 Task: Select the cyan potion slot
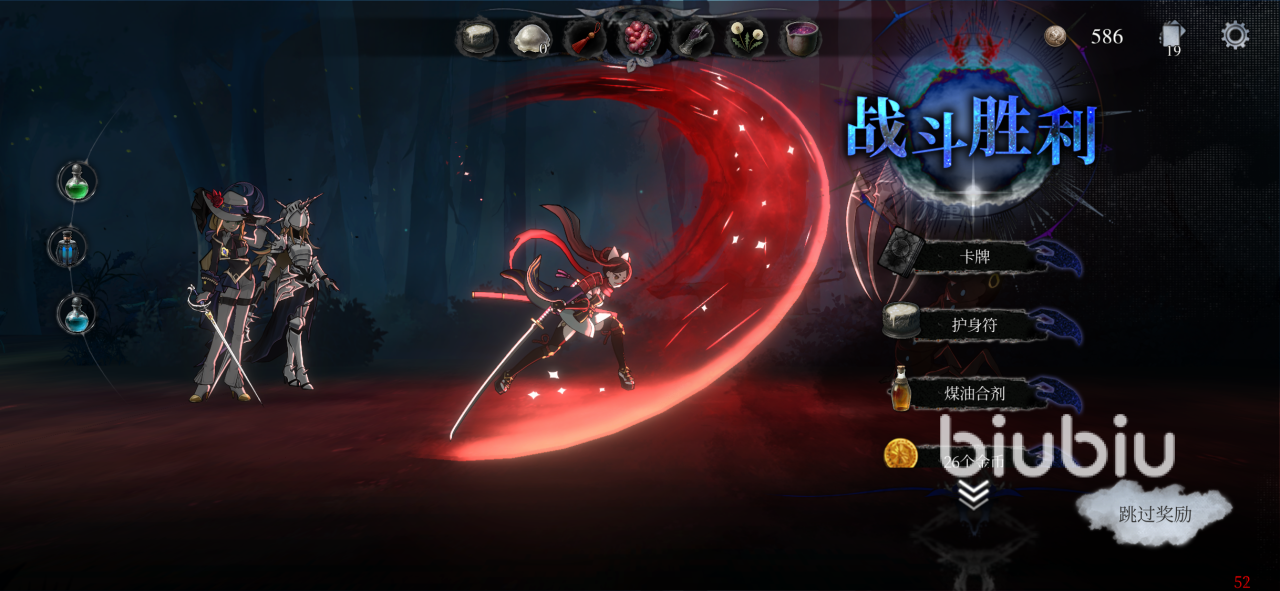(x=77, y=314)
